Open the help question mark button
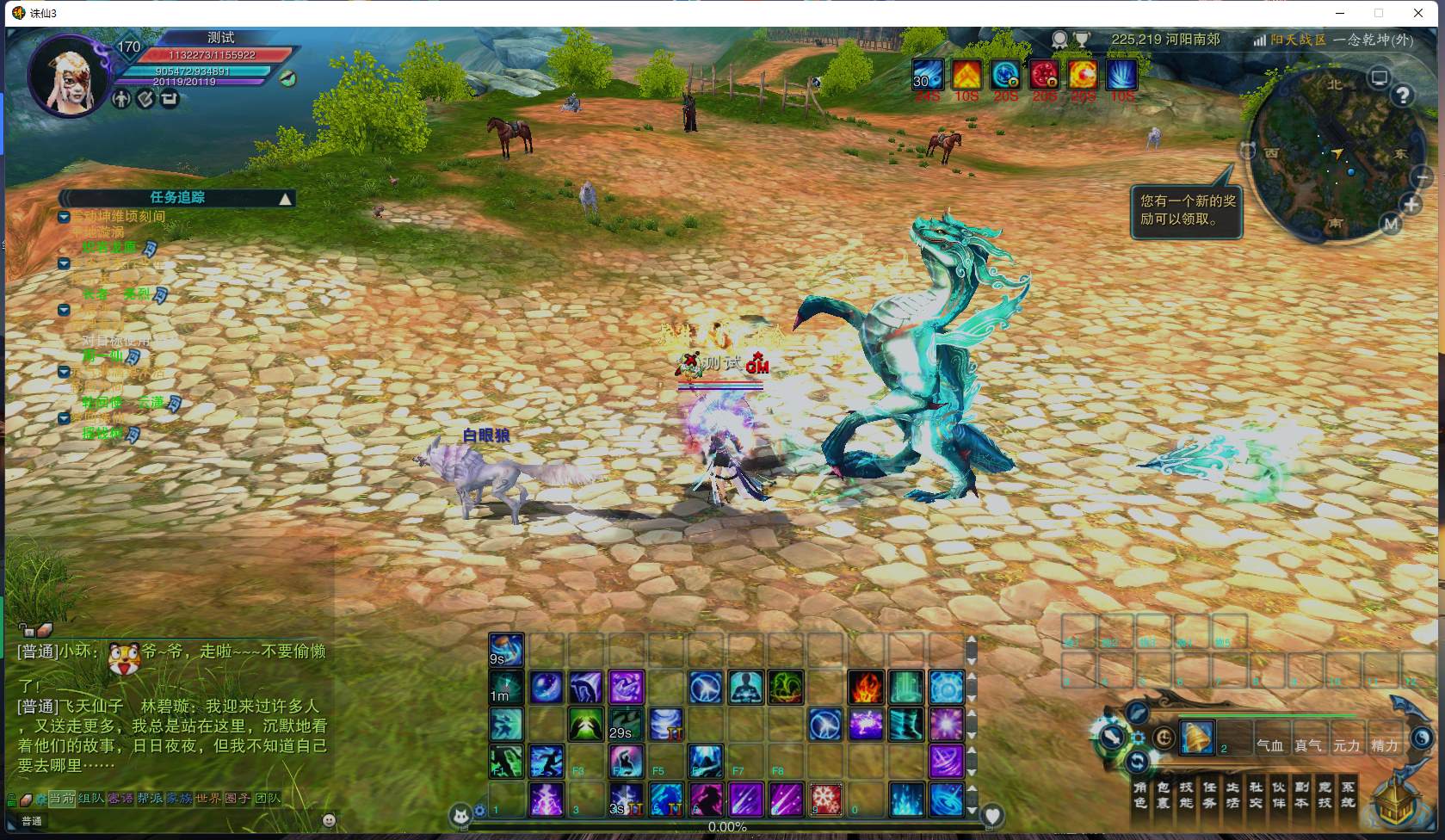 [x=1403, y=96]
